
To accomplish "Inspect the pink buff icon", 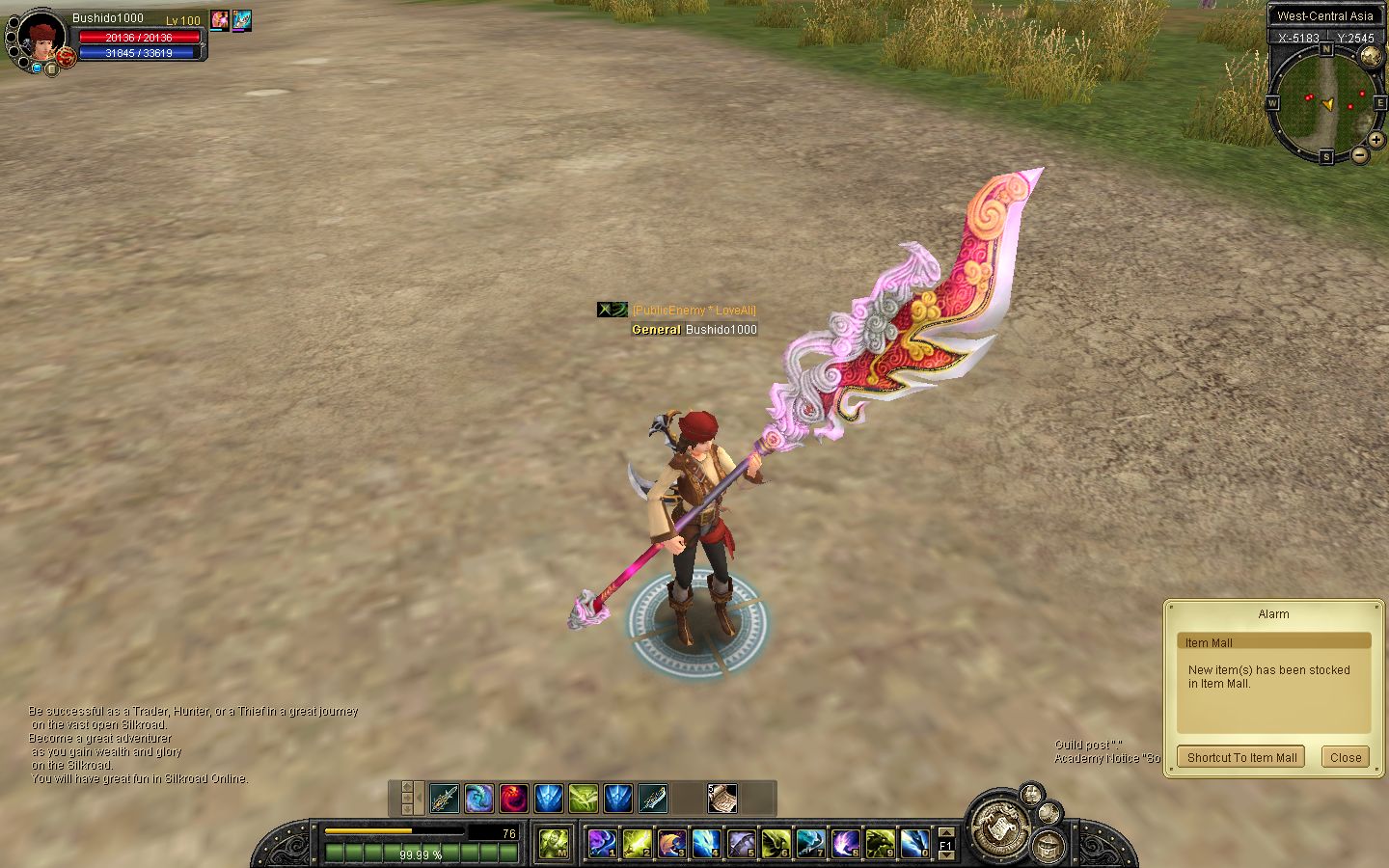I will (220, 19).
